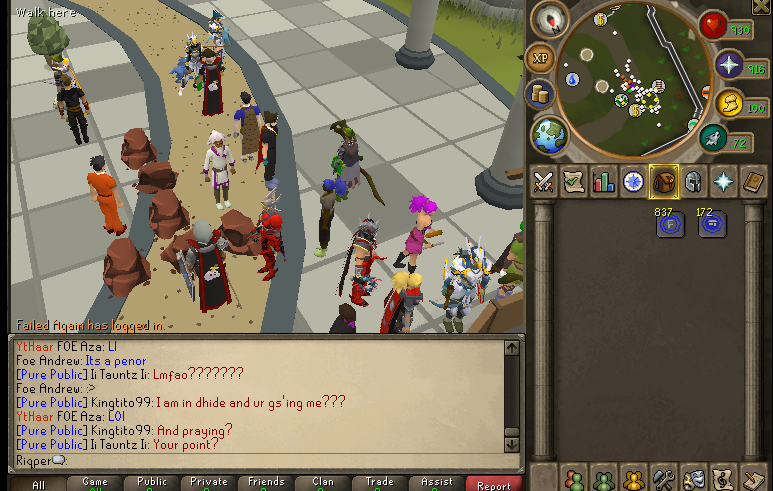Screen dimensions: 773x491
Task: Open the crossed swords combat tab
Action: (543, 181)
